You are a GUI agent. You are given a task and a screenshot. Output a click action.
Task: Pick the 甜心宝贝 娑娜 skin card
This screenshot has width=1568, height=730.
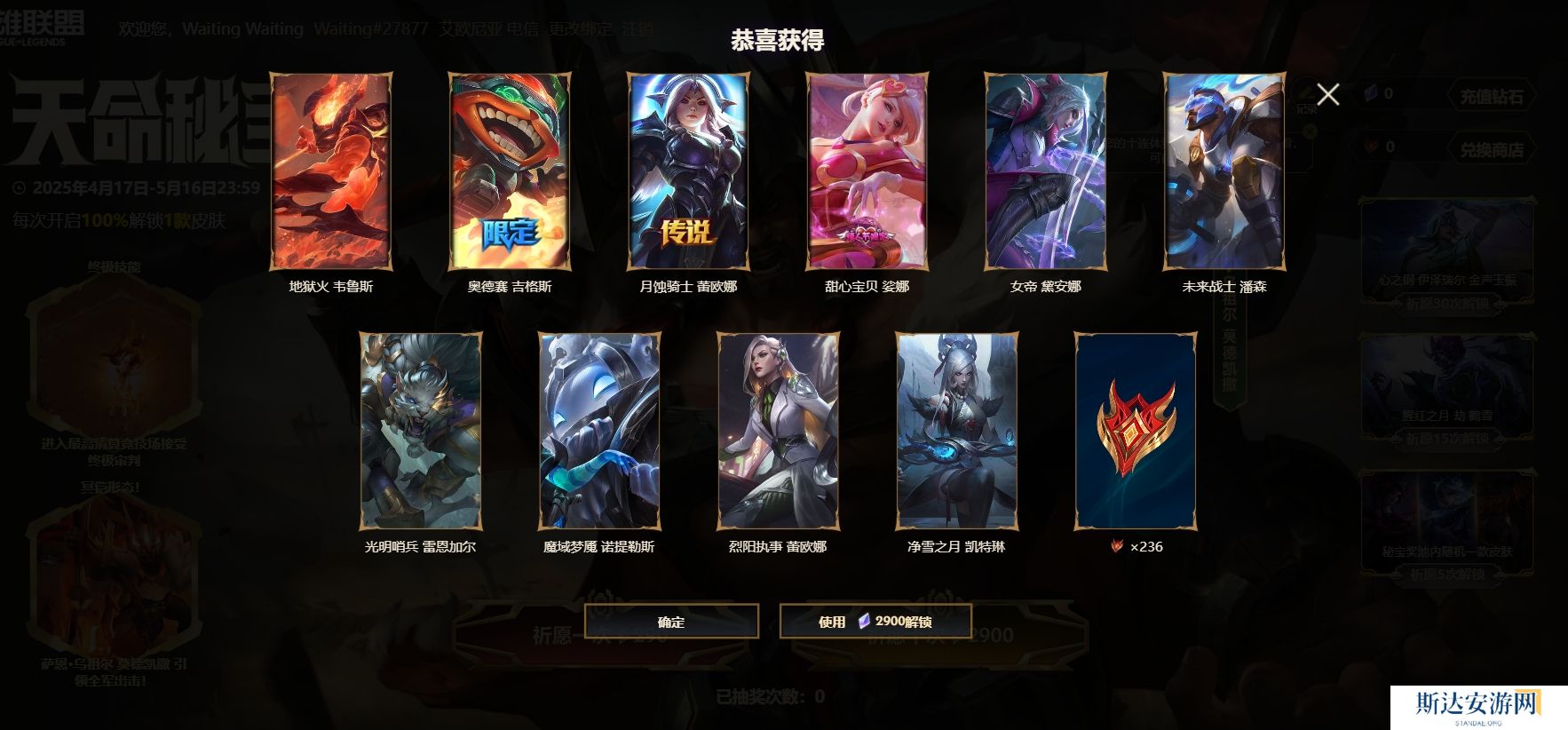pyautogui.click(x=867, y=171)
